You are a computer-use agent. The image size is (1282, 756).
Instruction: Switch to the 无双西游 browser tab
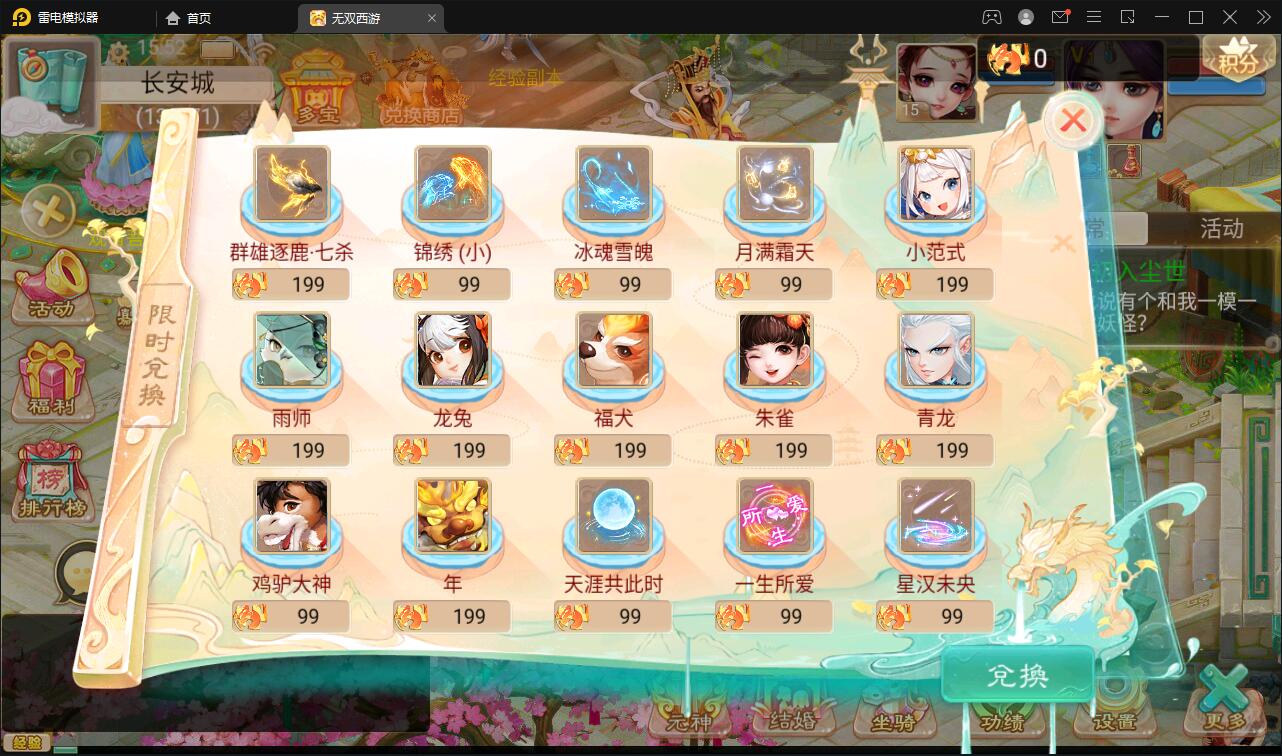click(x=362, y=17)
